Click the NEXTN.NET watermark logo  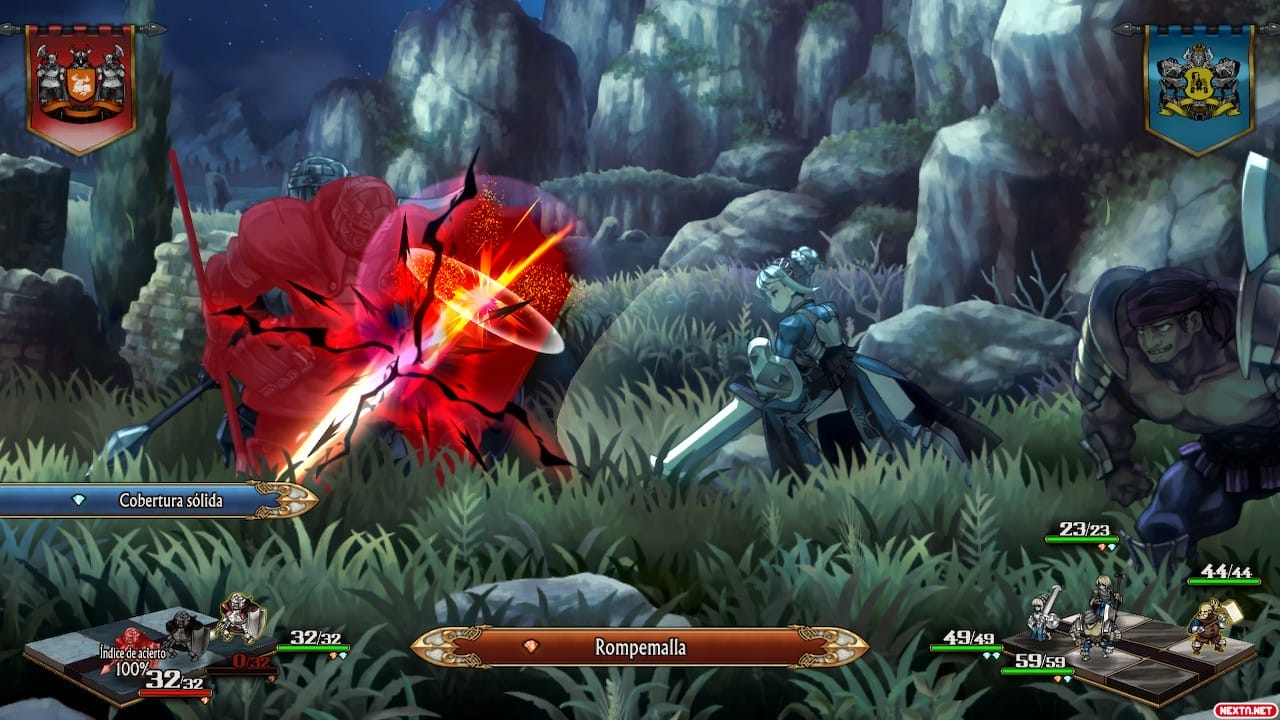coord(1244,709)
